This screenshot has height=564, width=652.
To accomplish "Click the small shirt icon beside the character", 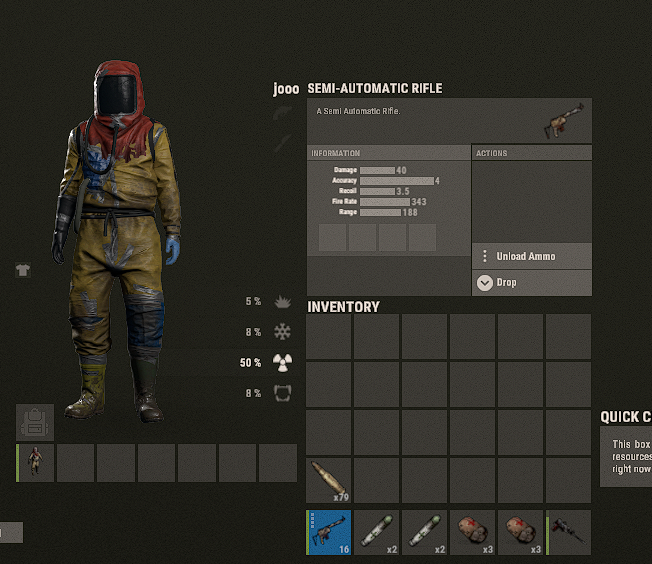I will point(23,270).
